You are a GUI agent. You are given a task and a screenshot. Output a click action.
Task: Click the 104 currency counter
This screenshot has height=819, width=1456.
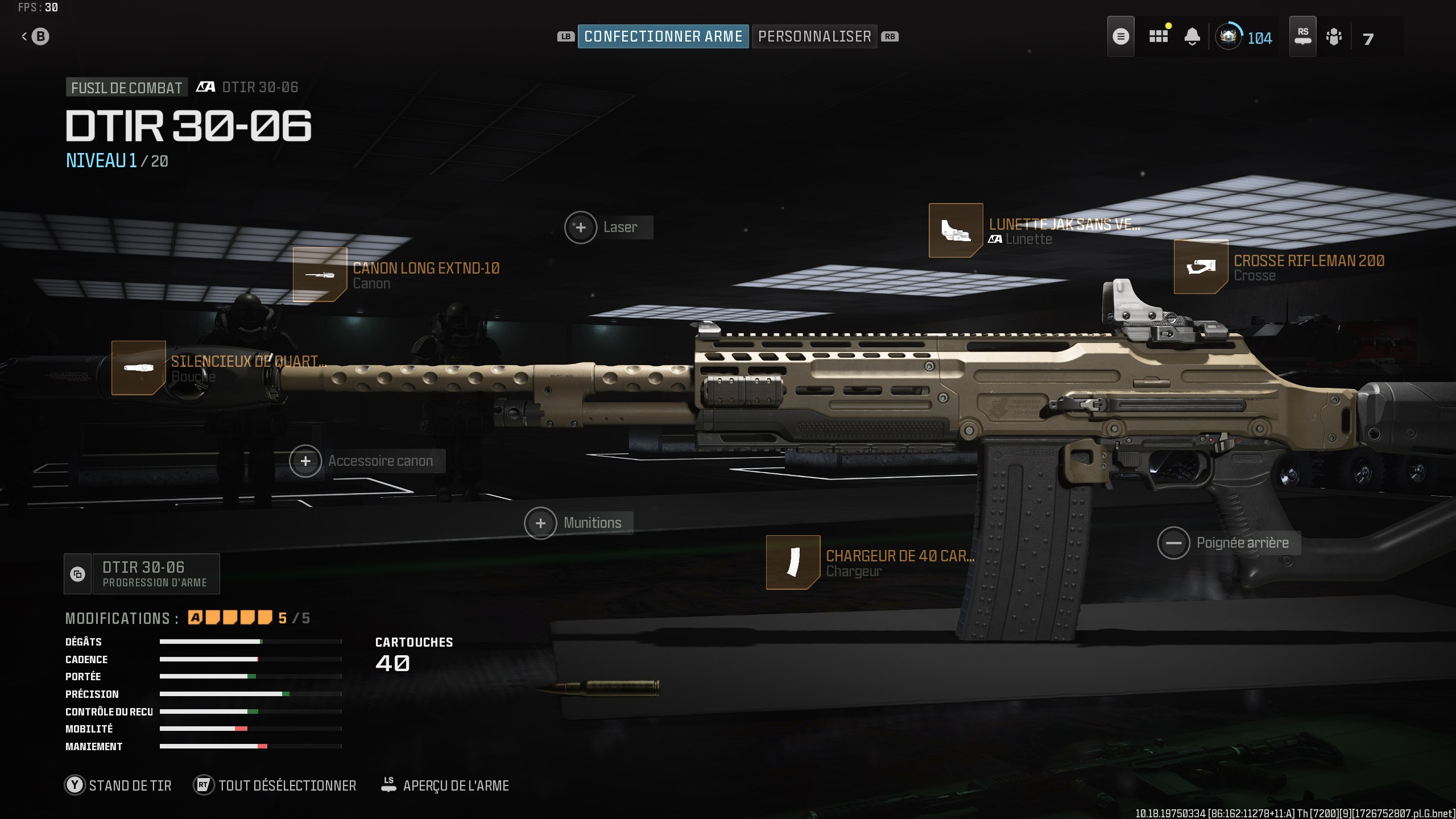1246,38
